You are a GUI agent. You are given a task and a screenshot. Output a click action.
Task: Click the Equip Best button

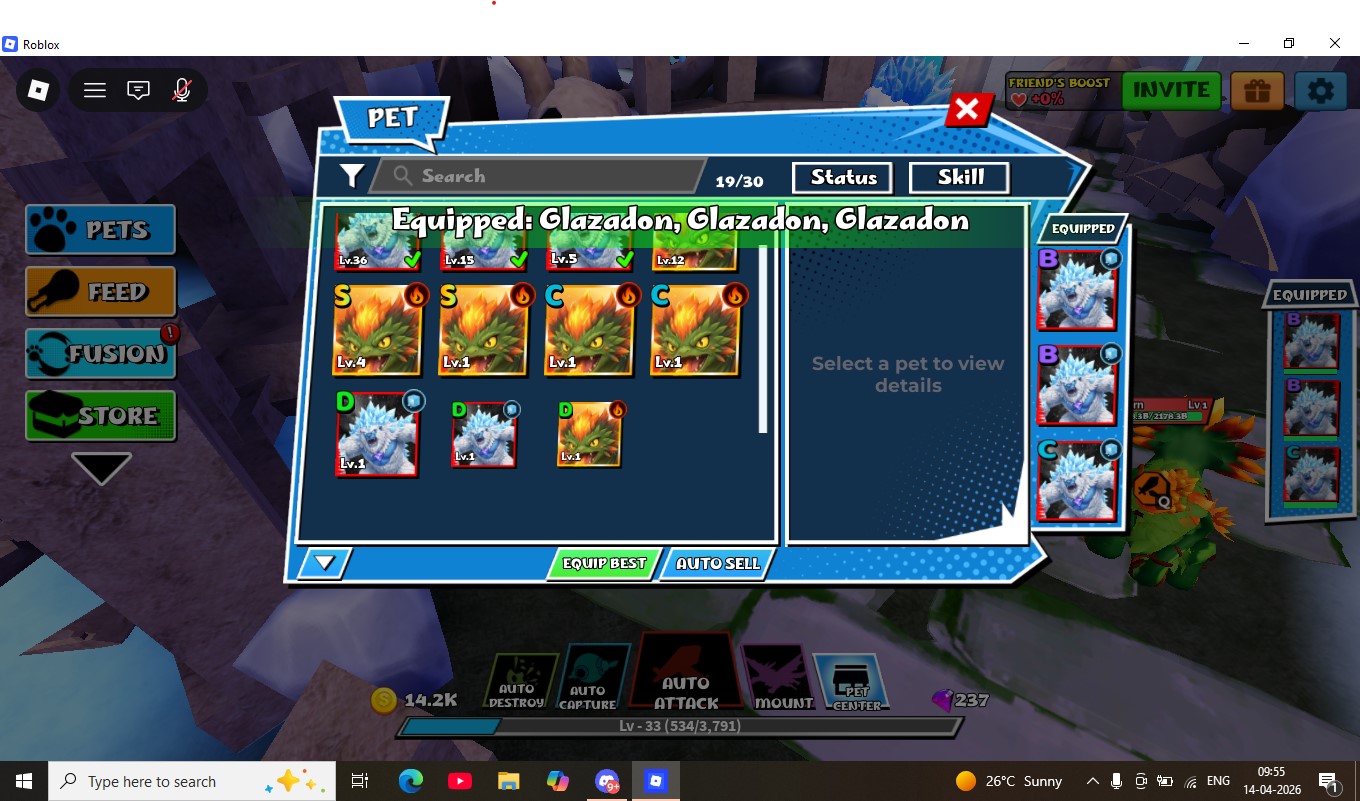pos(603,564)
